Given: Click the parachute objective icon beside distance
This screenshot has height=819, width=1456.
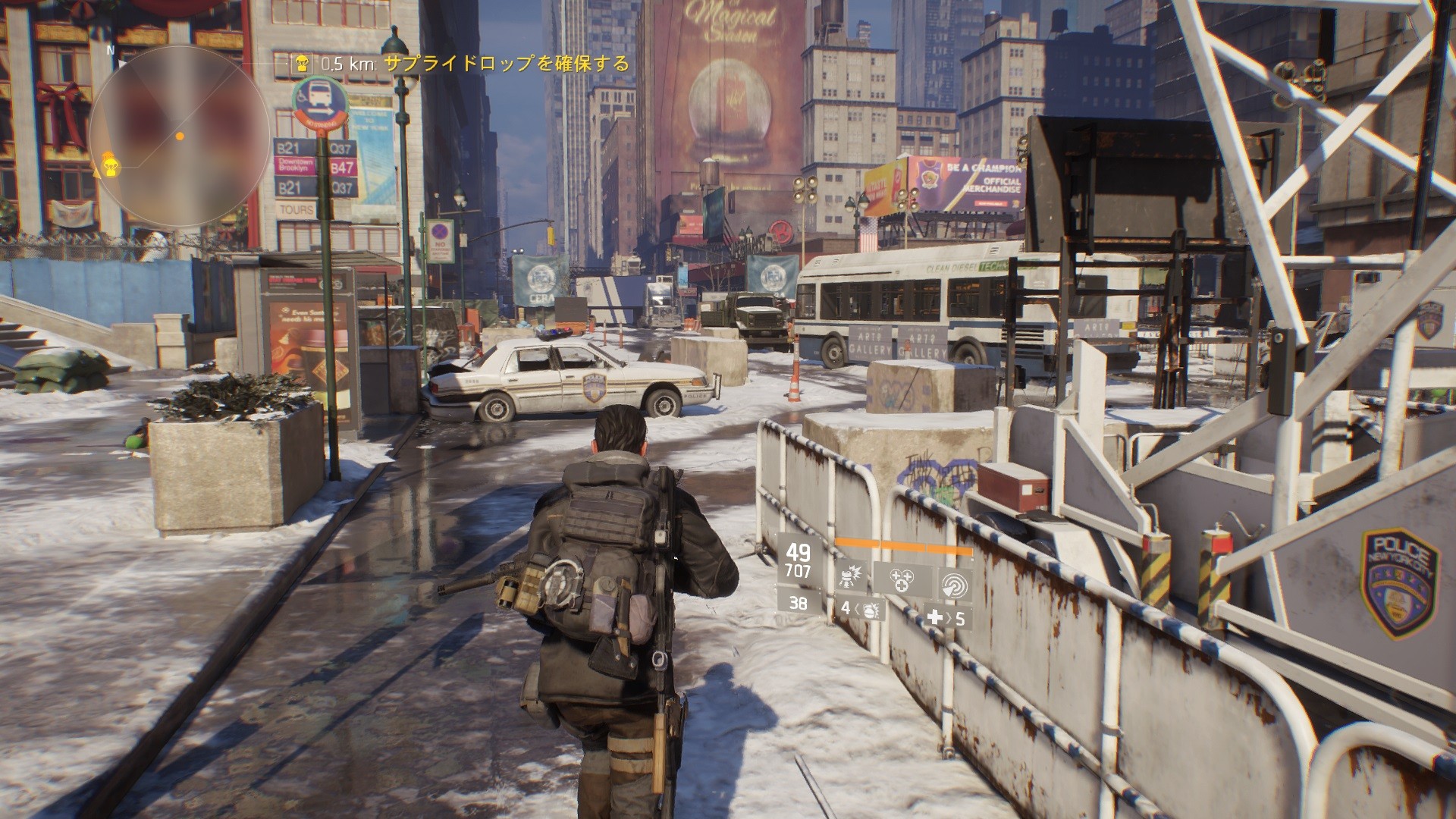Looking at the screenshot, I should point(301,63).
